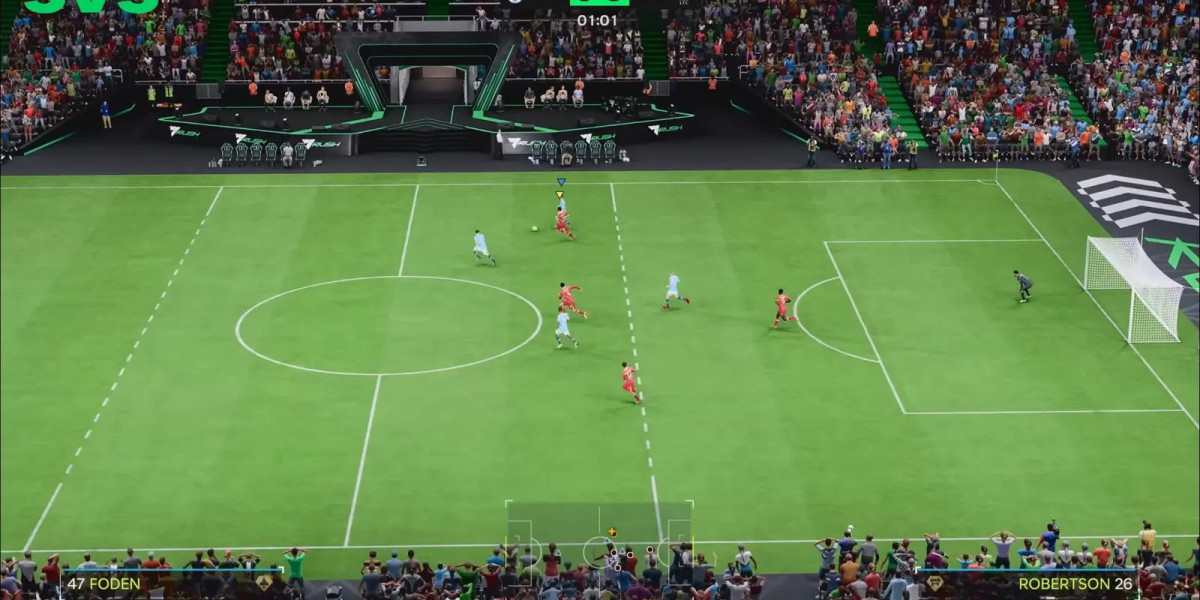
Task: Select the Foden player name panel
Action: point(170,583)
